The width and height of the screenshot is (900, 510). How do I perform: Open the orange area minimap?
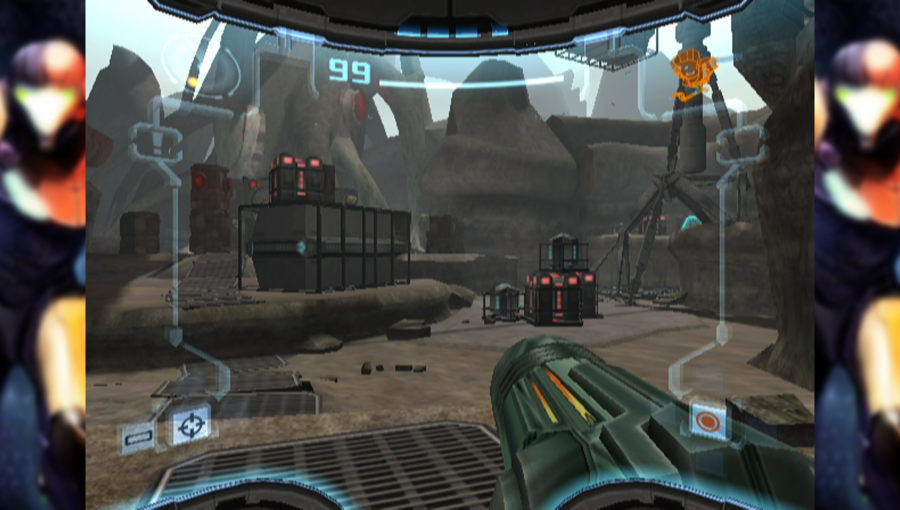(688, 72)
